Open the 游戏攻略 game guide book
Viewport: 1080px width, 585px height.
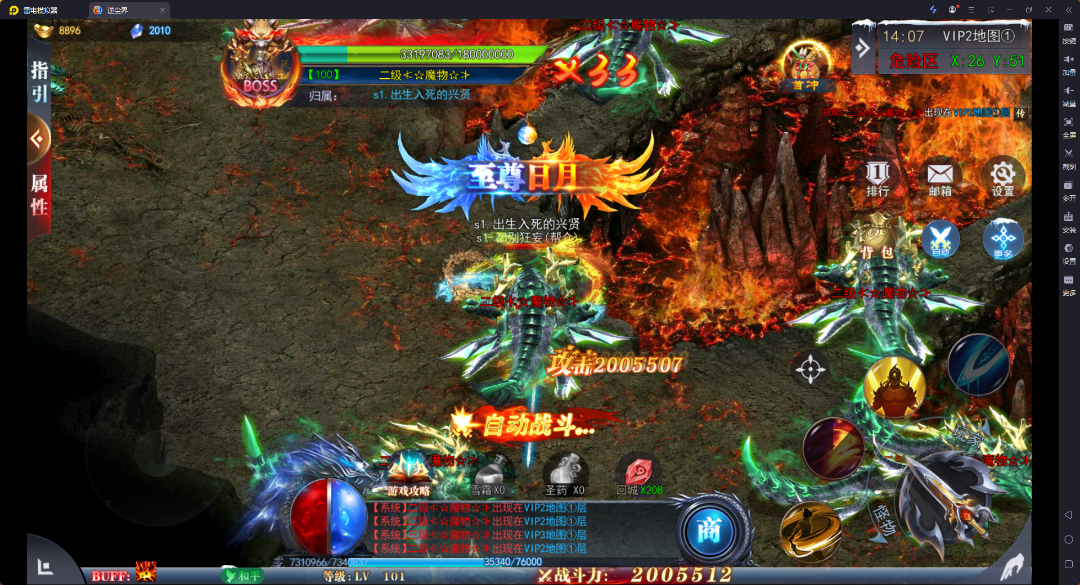tap(409, 473)
